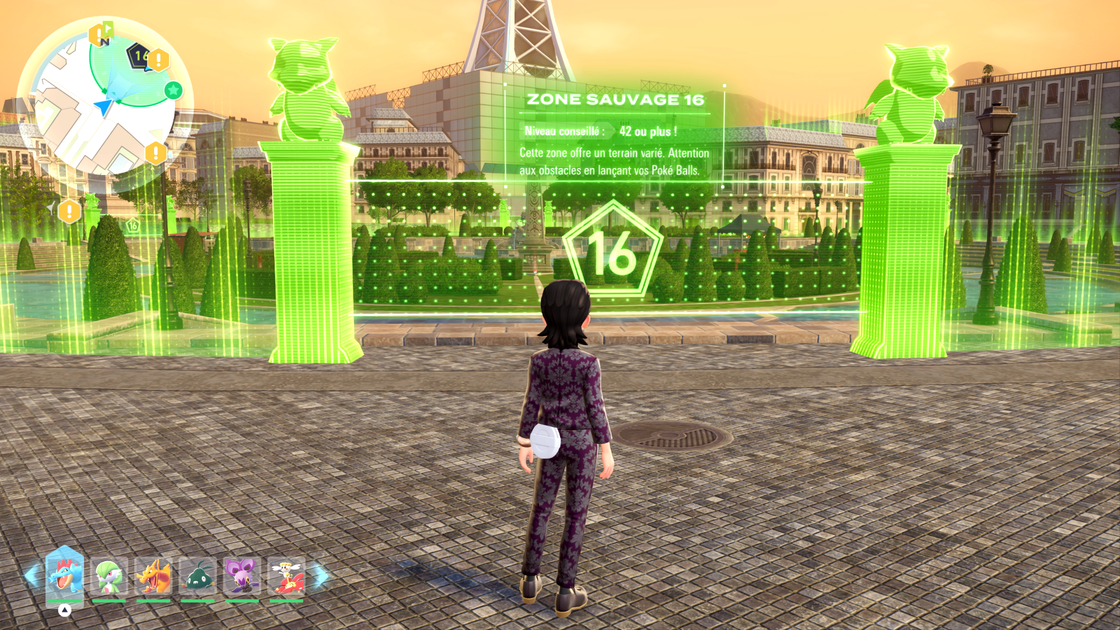Viewport: 1120px width, 630px height.
Task: Select the green star marker on the minimap
Action: tap(173, 91)
